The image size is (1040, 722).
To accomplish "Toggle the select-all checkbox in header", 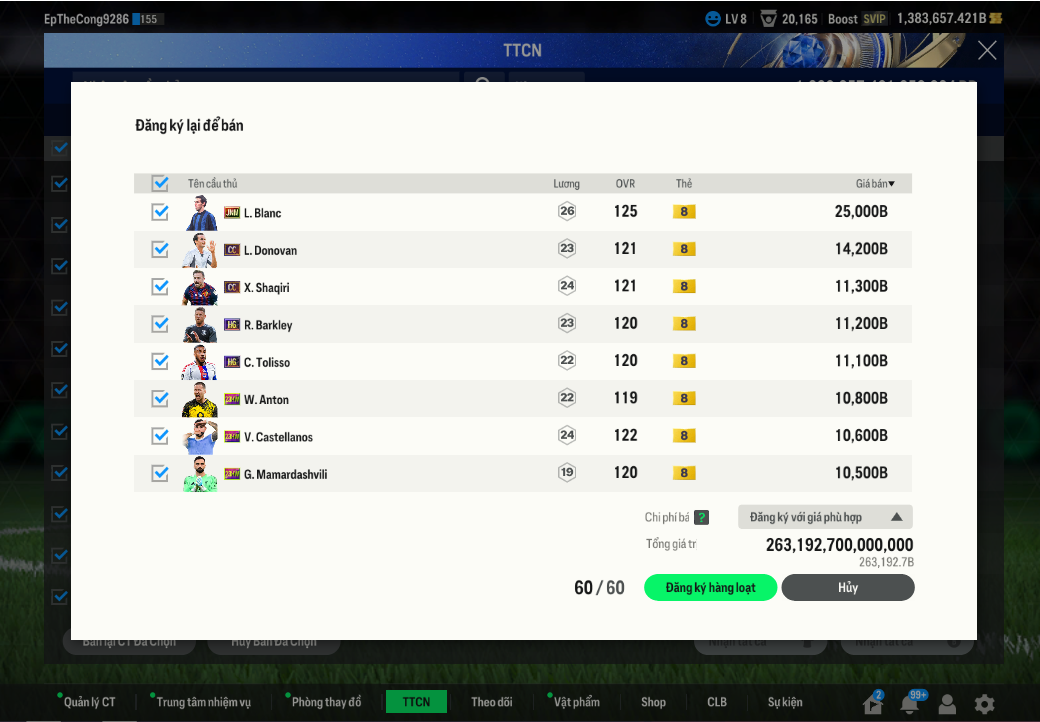I will point(160,183).
